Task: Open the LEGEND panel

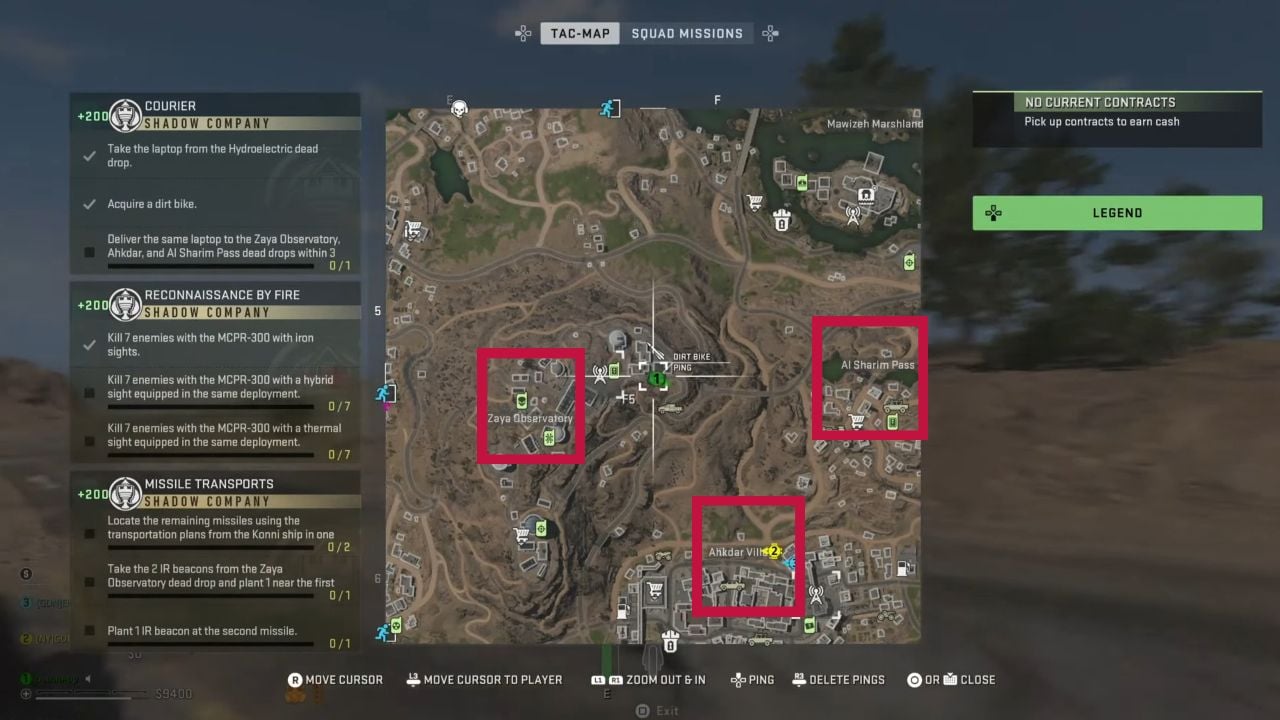Action: pyautogui.click(x=1117, y=213)
